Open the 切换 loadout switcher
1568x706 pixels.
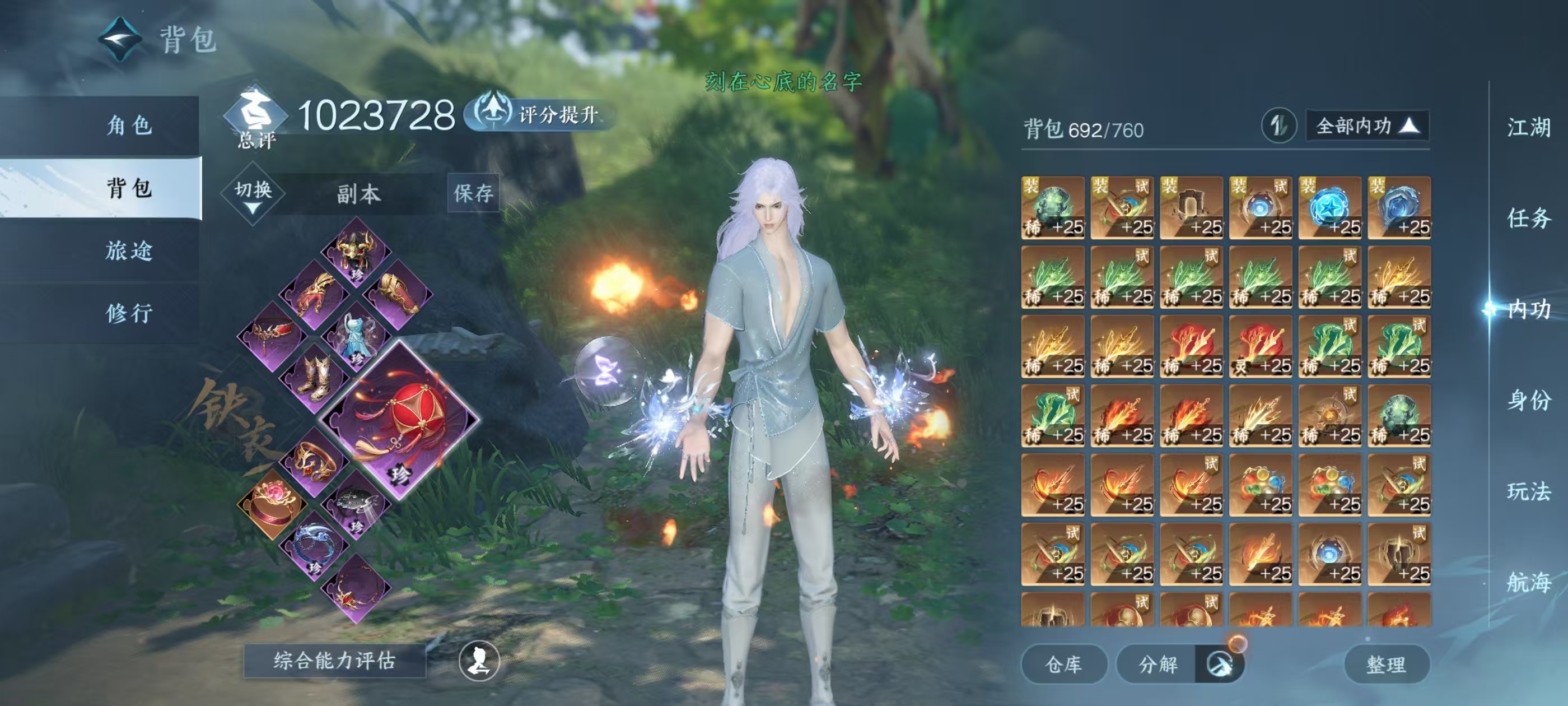coord(253,194)
